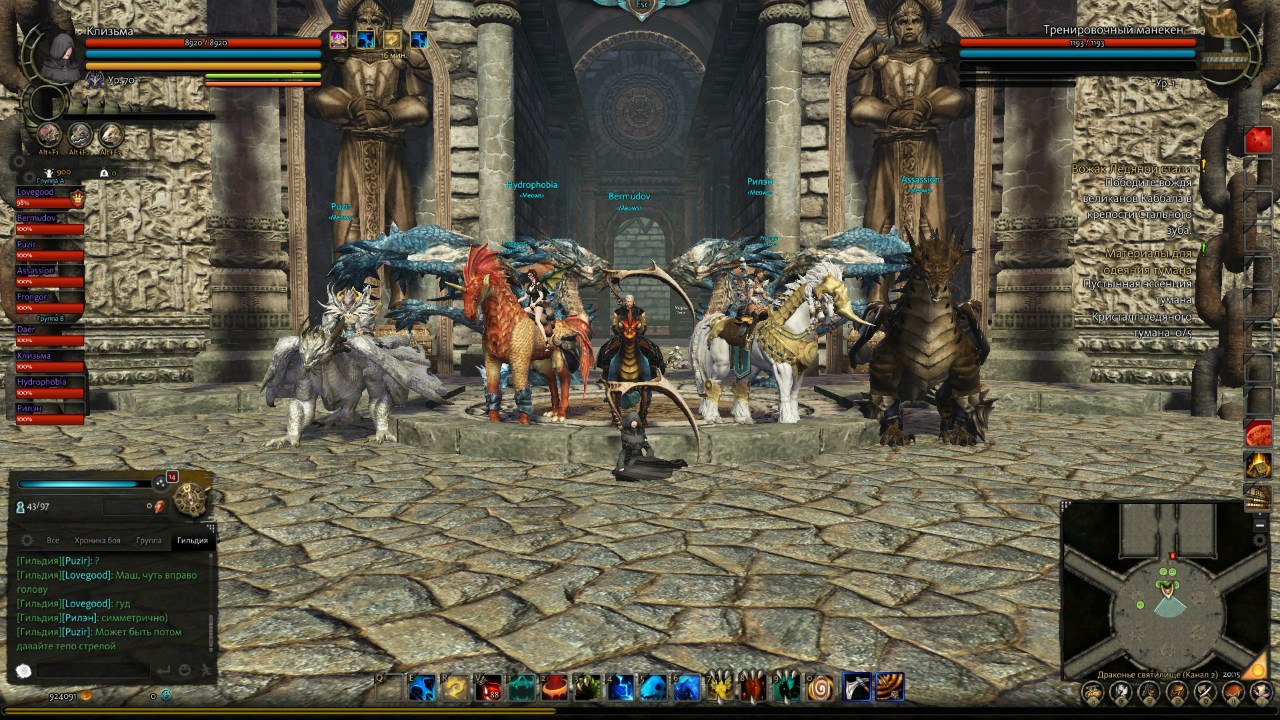Click the gear icon beside the minimap

[x=1259, y=538]
